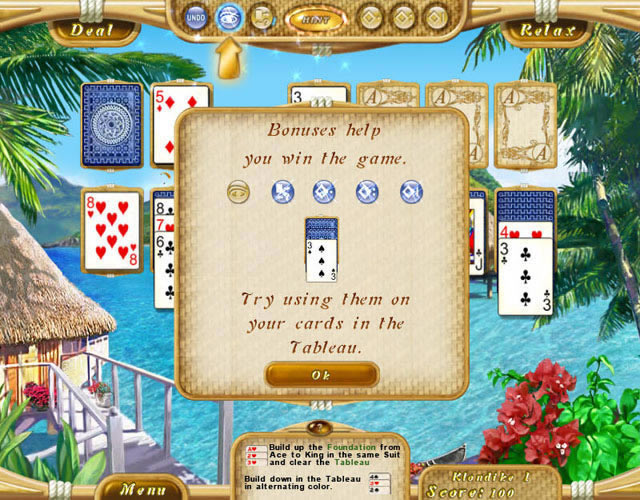Select the 8 of hearts tableau card
The image size is (640, 500).
[x=110, y=229]
